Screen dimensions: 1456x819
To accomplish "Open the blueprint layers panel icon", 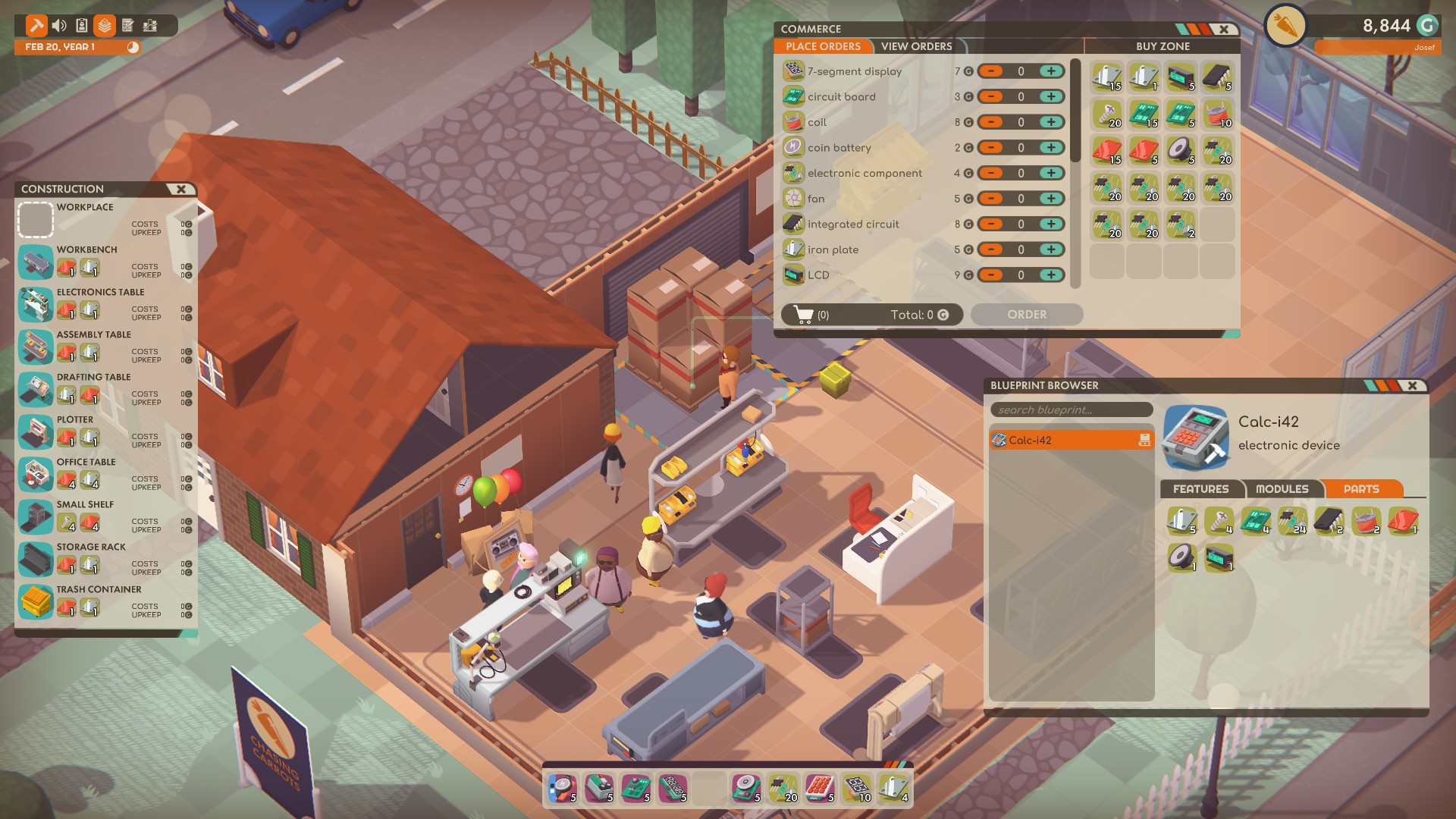I will [106, 24].
